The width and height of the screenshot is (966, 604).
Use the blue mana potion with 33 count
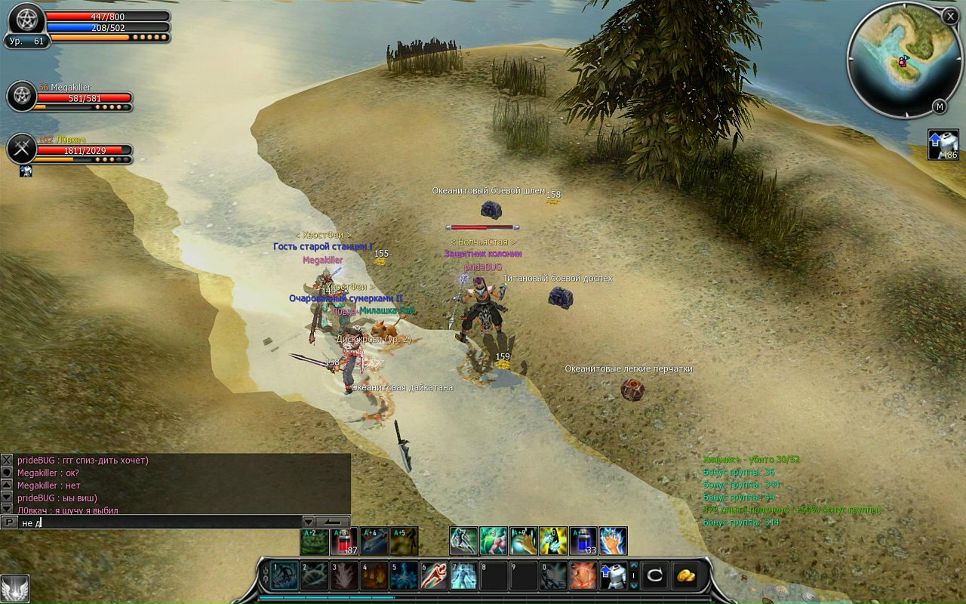(x=583, y=541)
